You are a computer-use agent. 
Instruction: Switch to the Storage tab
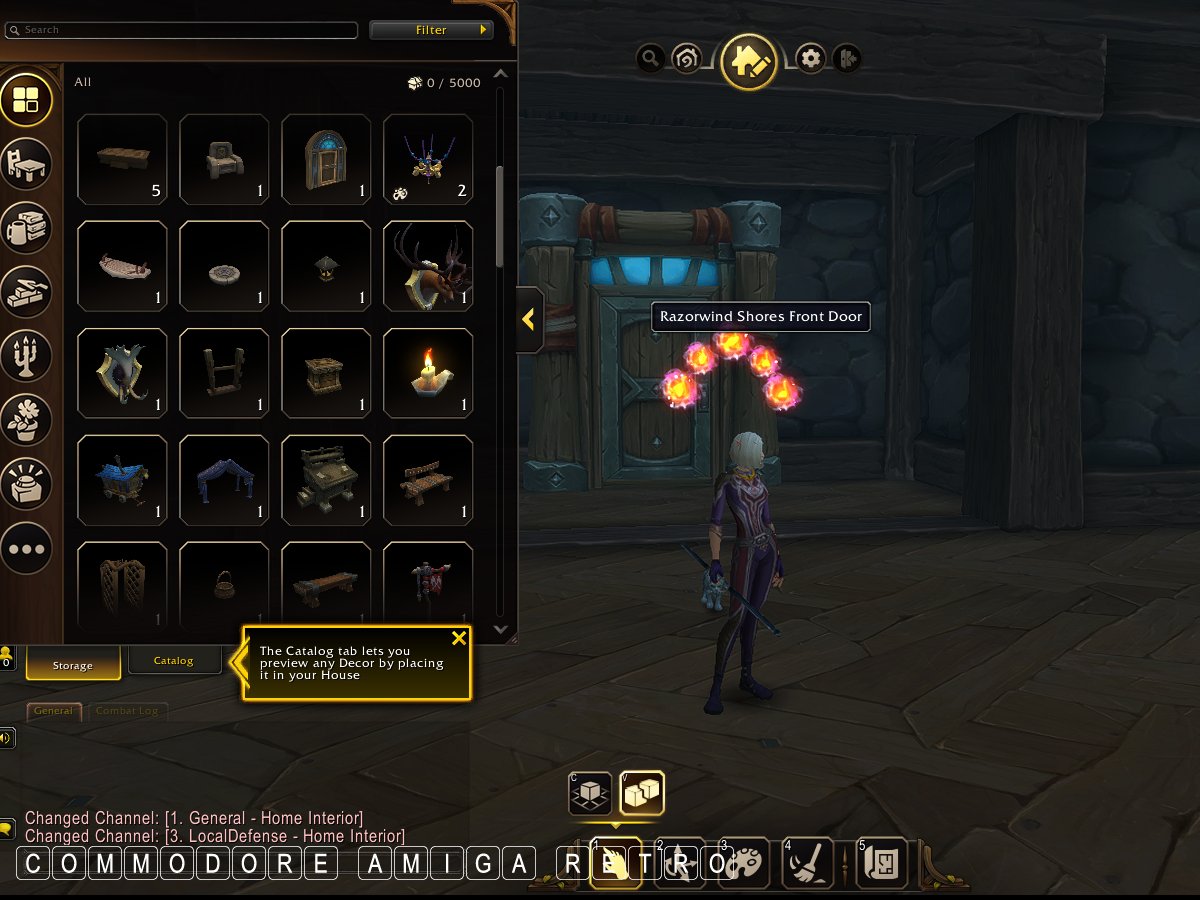coord(73,664)
